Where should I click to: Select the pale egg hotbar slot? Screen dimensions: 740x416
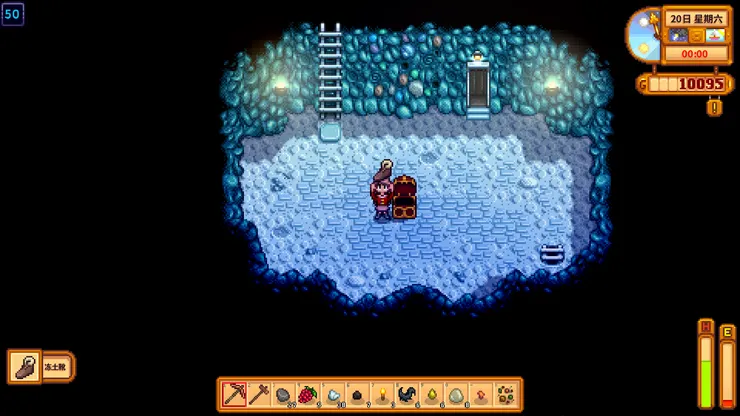(x=456, y=394)
